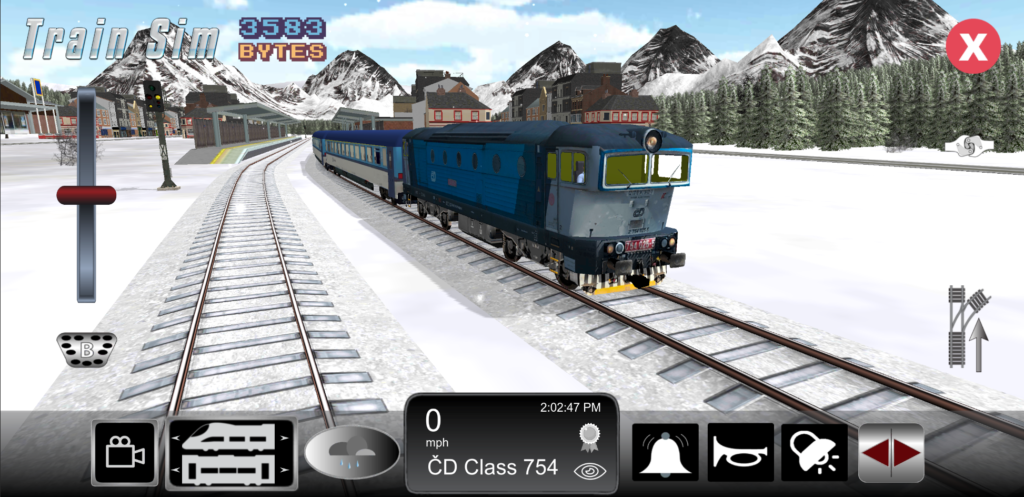The image size is (1024, 497).
Task: Click the red throttle lever handle
Action: click(x=86, y=195)
